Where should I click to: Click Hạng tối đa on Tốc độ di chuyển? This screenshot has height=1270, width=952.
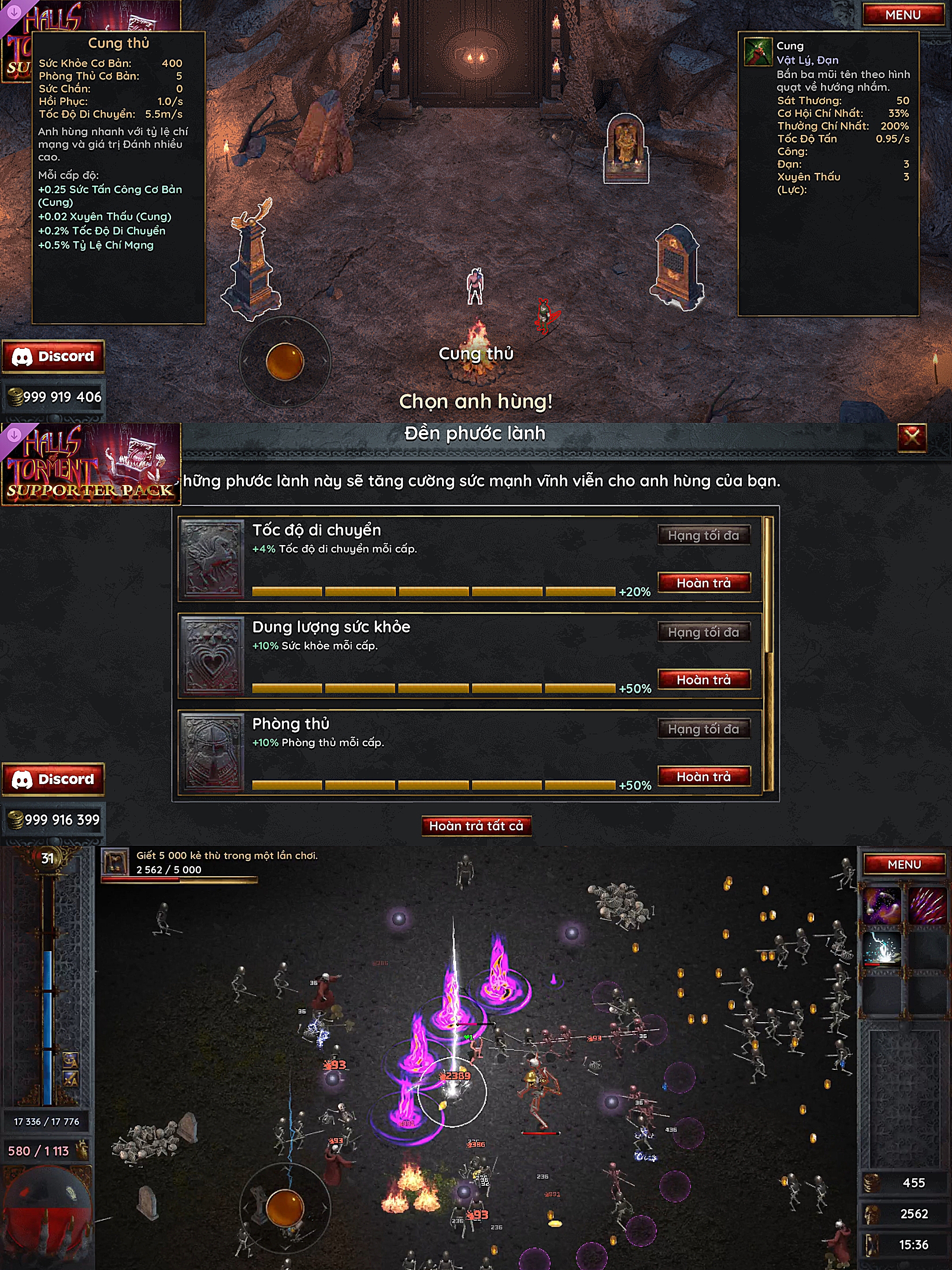(x=703, y=535)
